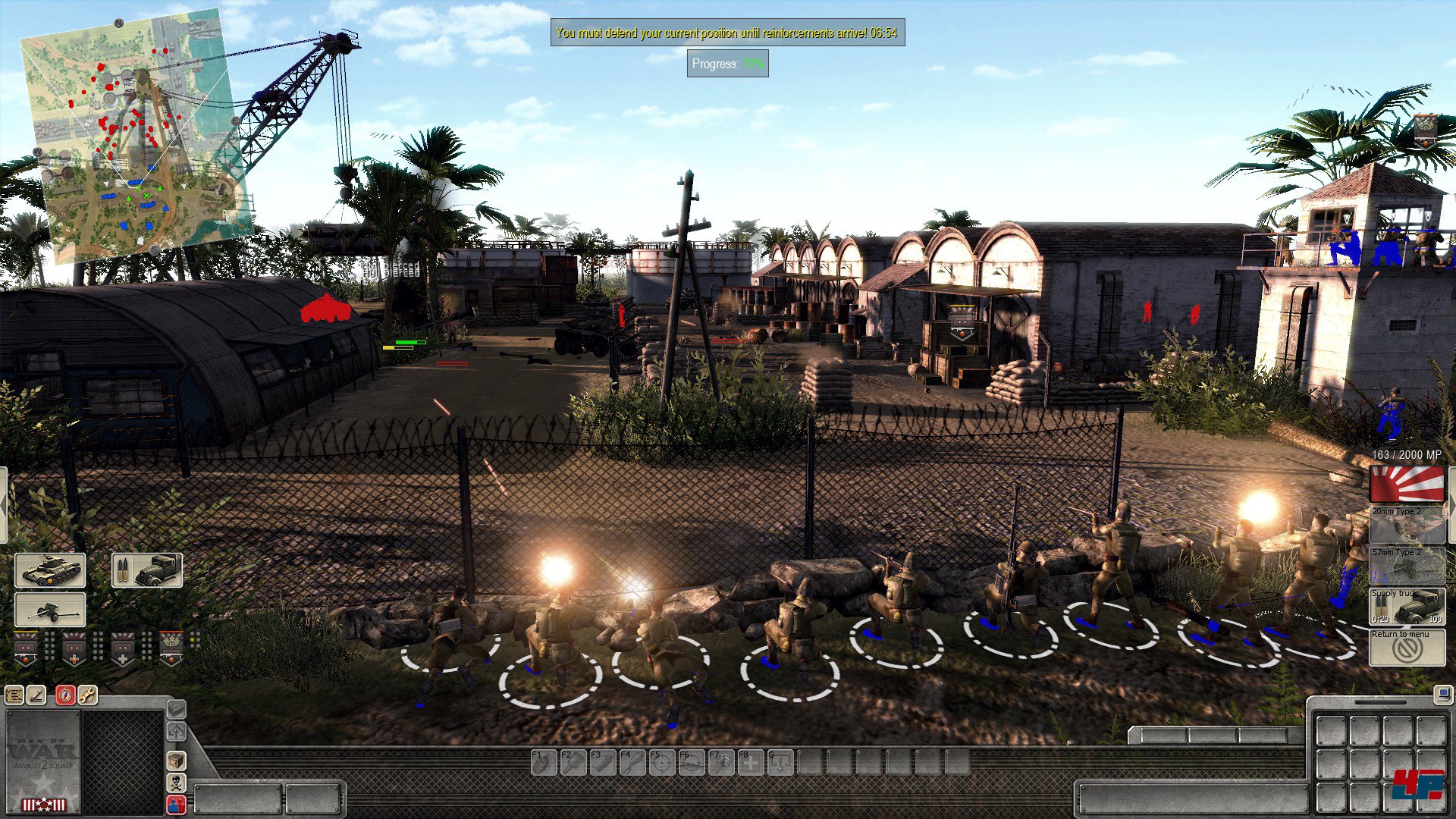This screenshot has height=819, width=1456.
Task: Open the wrench and gear settings icon
Action: 87,695
